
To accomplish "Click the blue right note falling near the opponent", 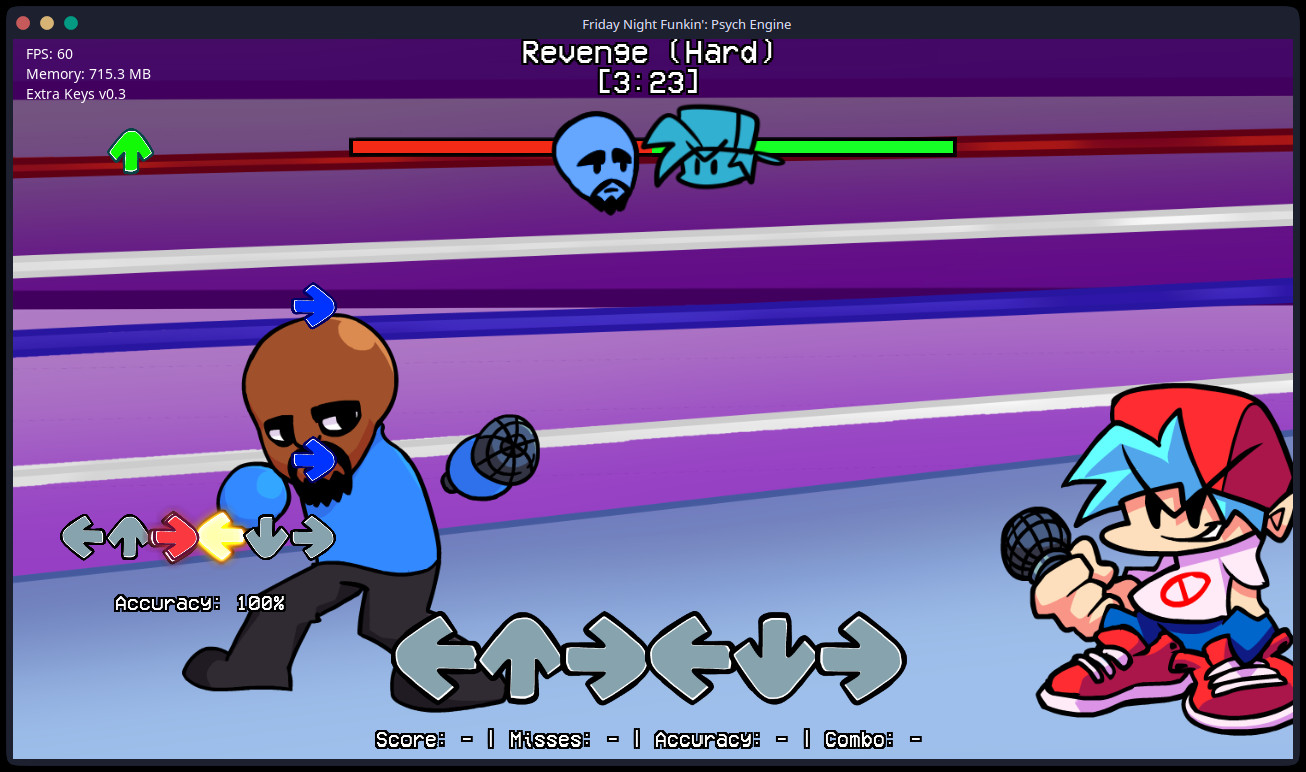I will coord(313,305).
